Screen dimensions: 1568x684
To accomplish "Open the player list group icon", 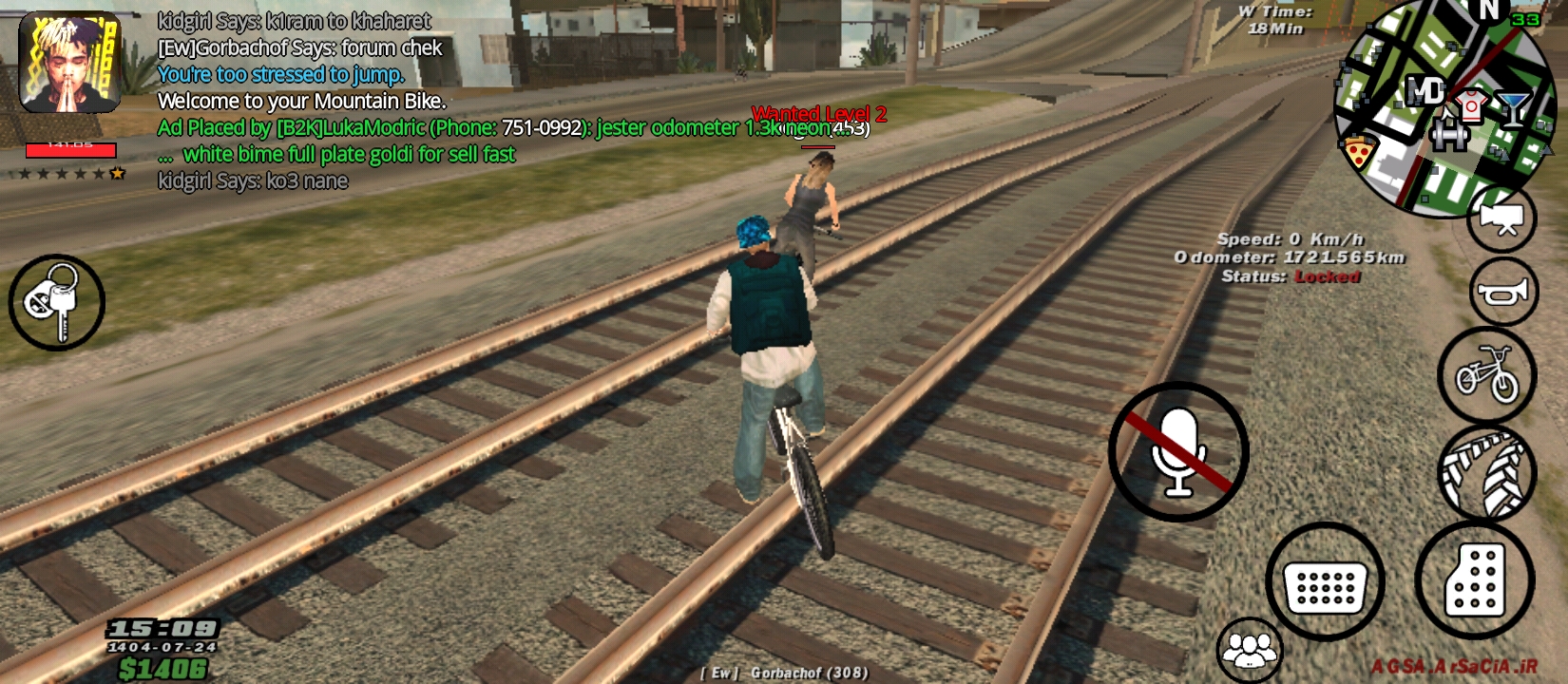I will pos(1250,651).
